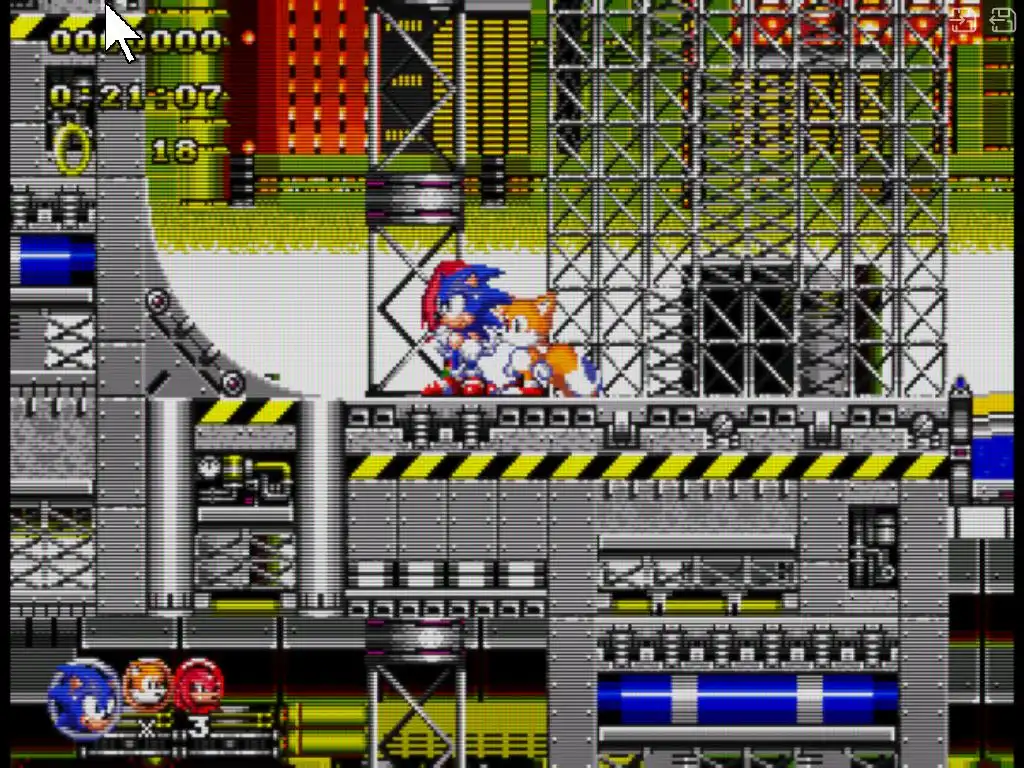1024x768 pixels.
Task: Click the gold ring counter icon
Action: point(73,149)
